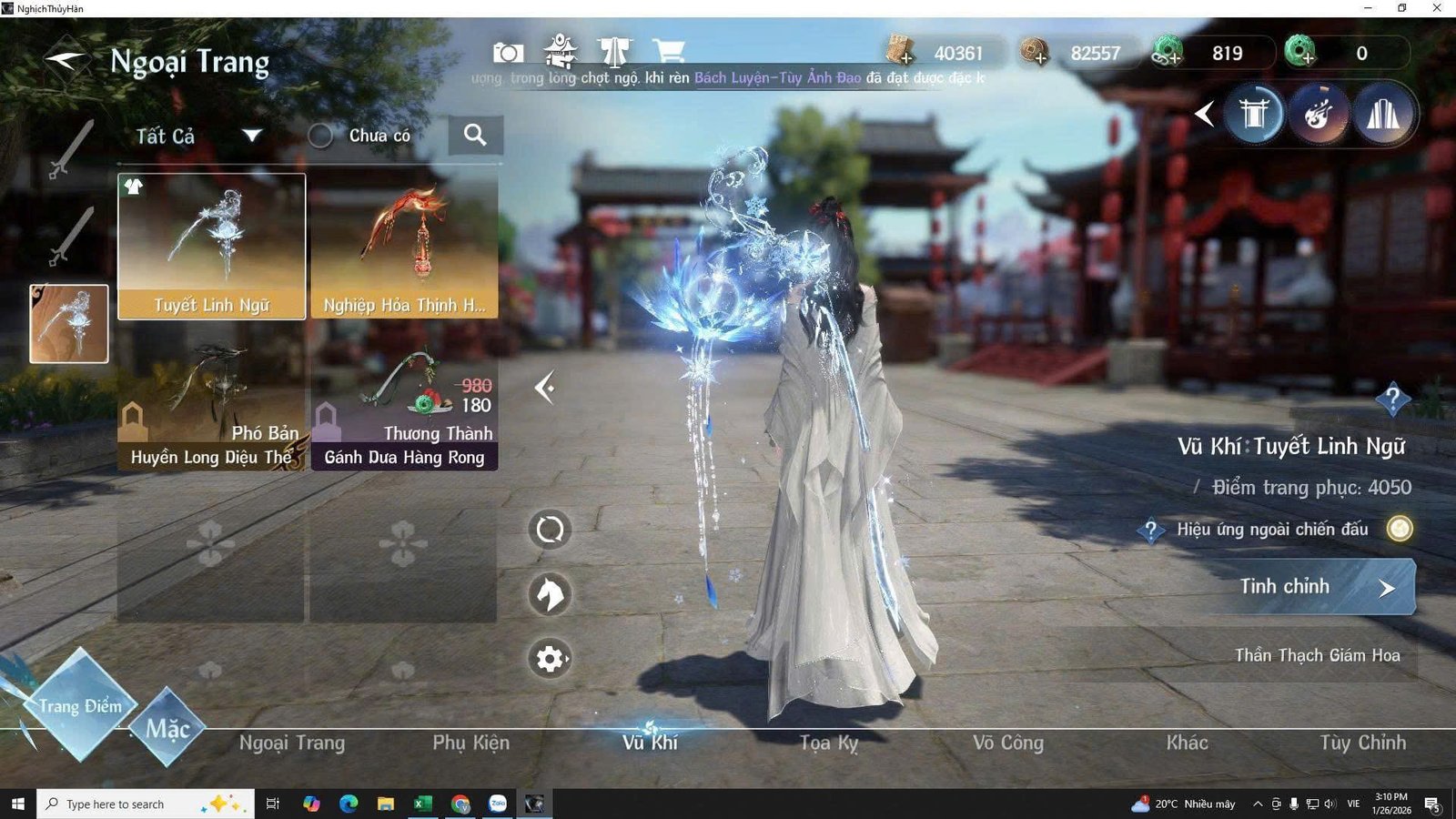Toggle the Chưa có filter option

click(320, 135)
